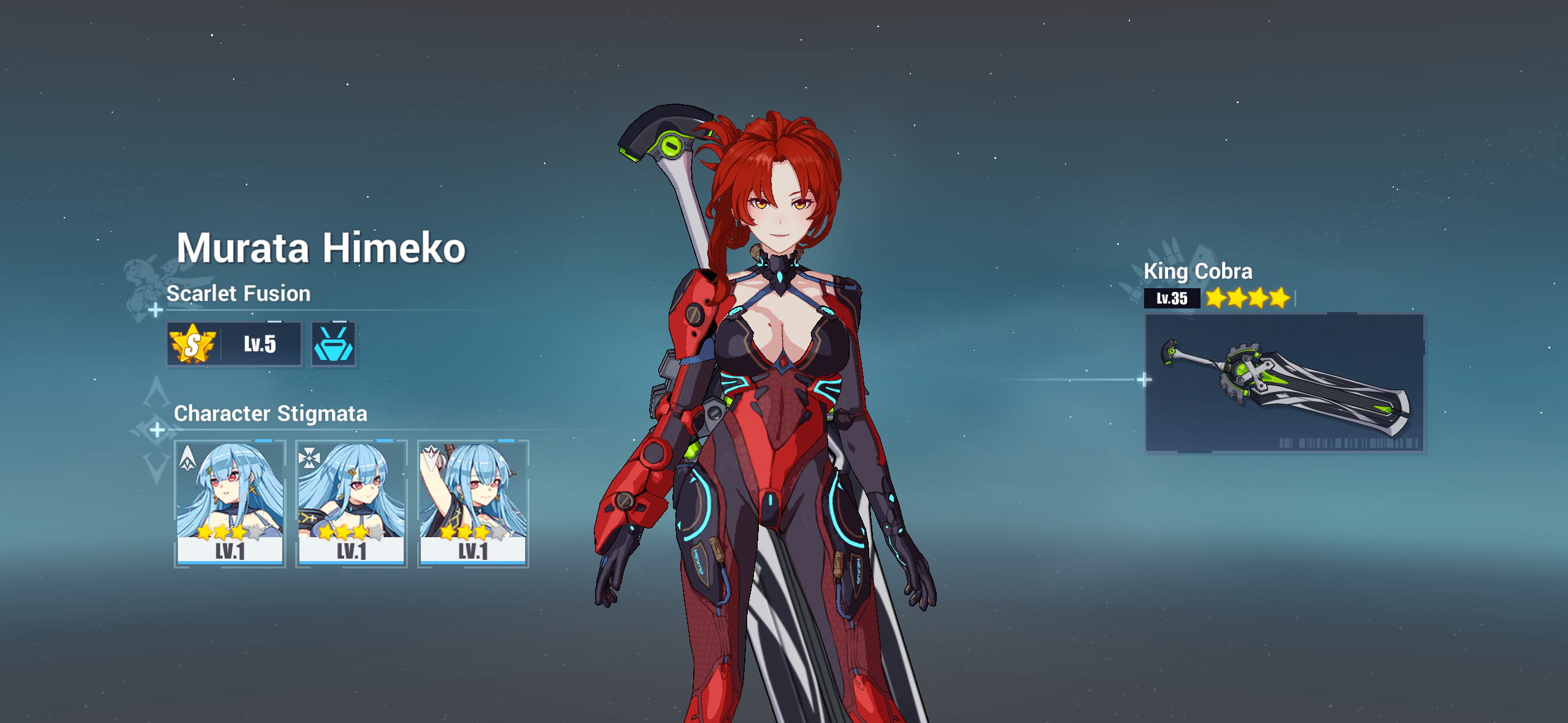Open the third stigmata with raised arm

[x=472, y=509]
